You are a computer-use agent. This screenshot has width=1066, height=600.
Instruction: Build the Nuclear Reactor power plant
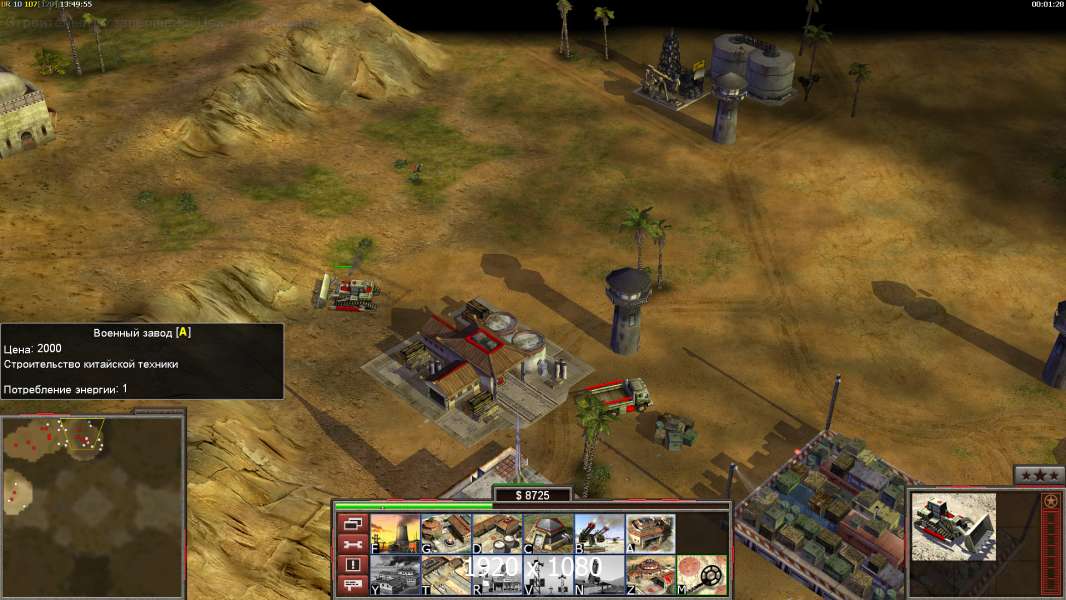[395, 534]
